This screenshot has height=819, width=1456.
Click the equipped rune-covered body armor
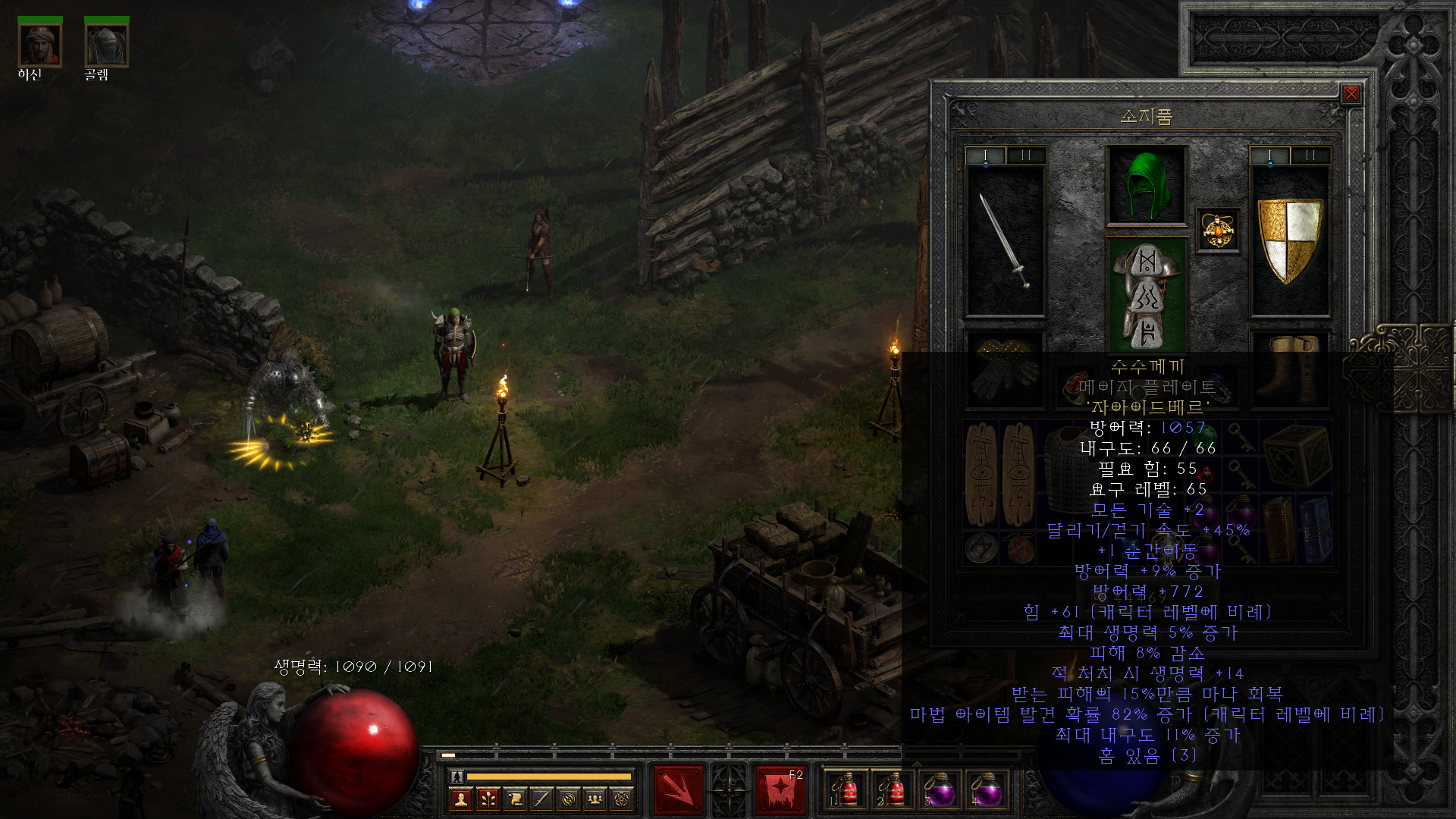pyautogui.click(x=1147, y=294)
